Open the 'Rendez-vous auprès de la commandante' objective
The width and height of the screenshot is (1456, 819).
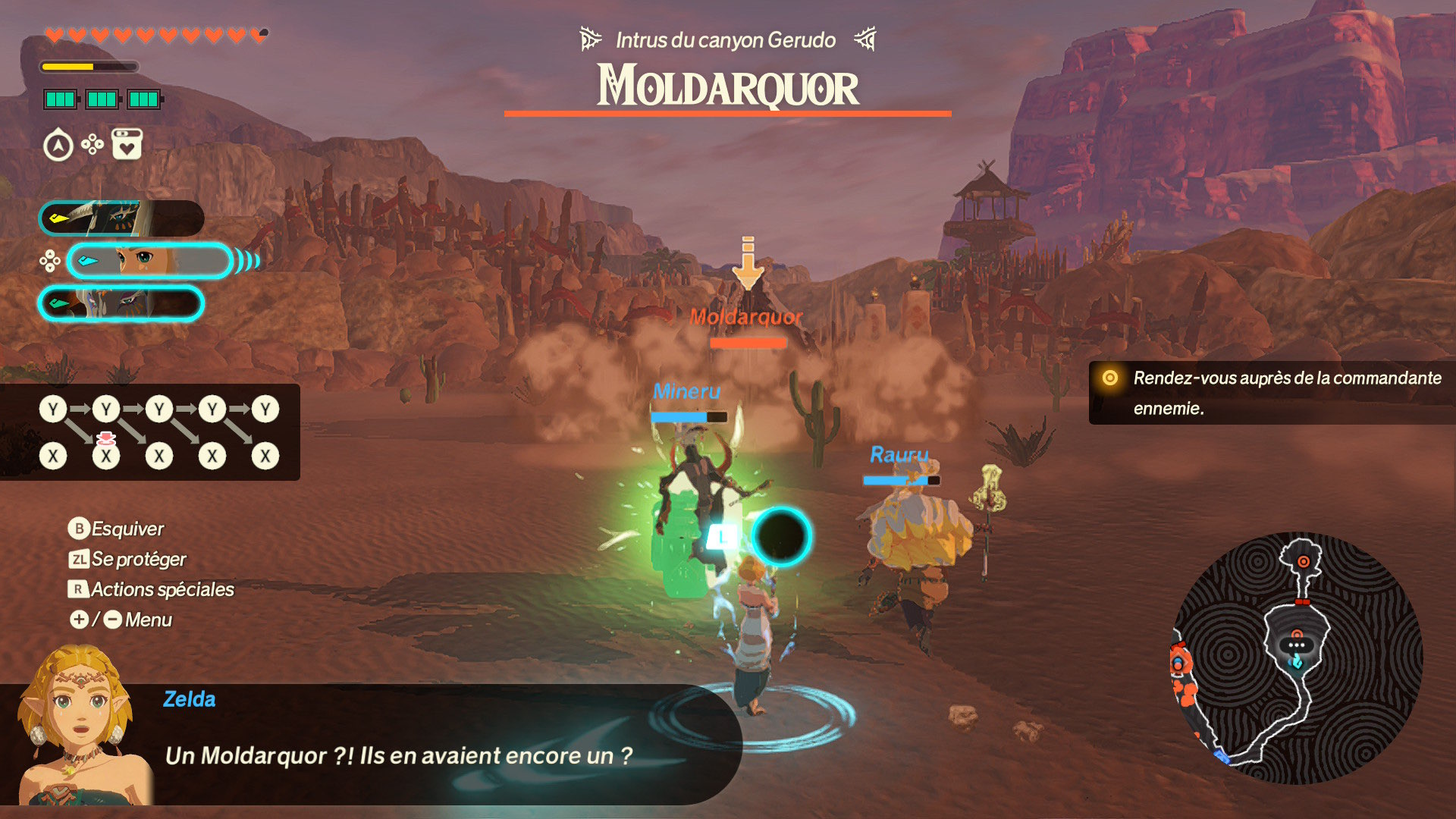click(1272, 393)
